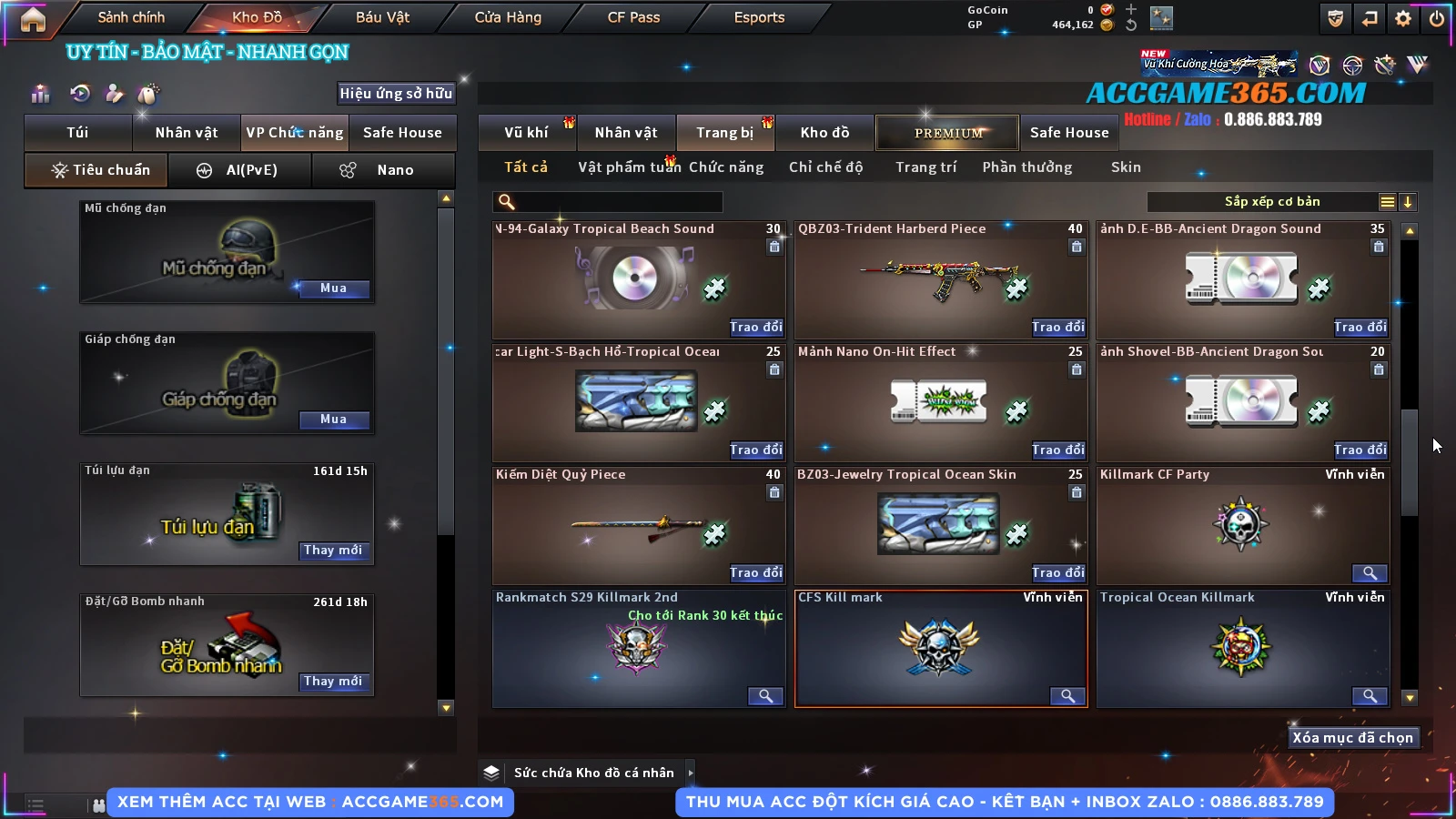The height and width of the screenshot is (819, 1456).
Task: Open the Báu Vật menu
Action: 382,17
